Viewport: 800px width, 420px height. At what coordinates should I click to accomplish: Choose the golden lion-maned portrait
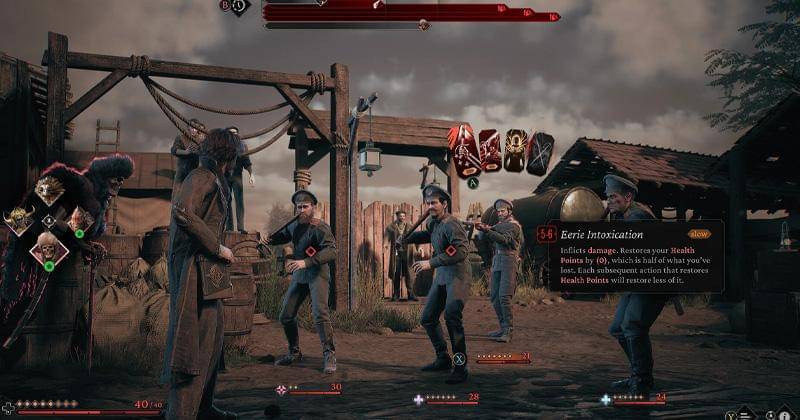point(49,190)
